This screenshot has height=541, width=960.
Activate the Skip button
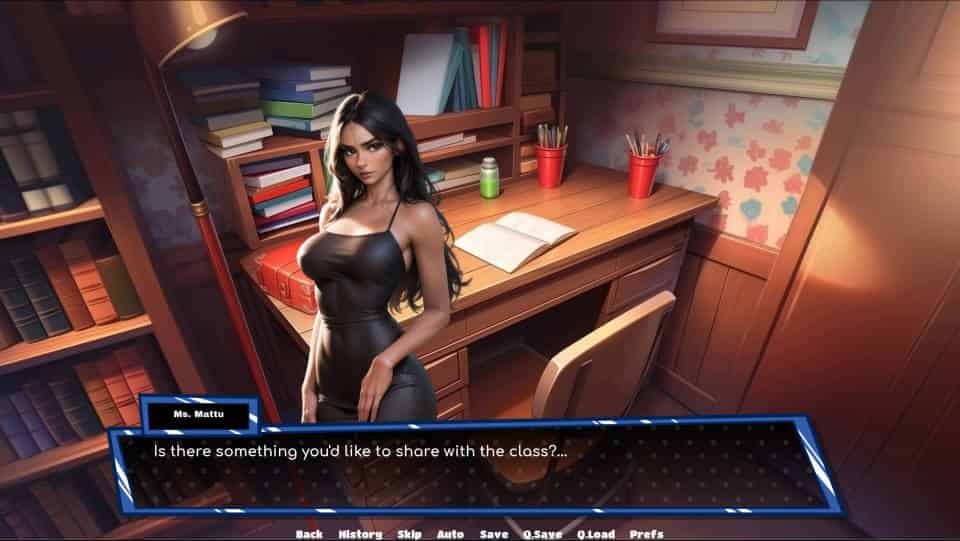point(410,534)
